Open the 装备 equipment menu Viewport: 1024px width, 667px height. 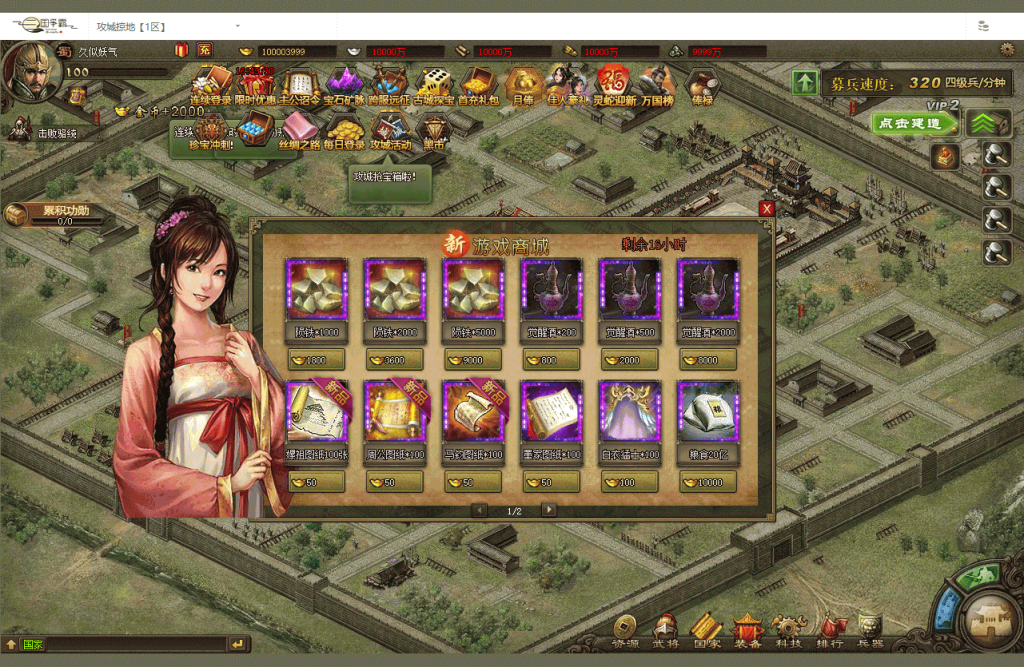pos(747,632)
